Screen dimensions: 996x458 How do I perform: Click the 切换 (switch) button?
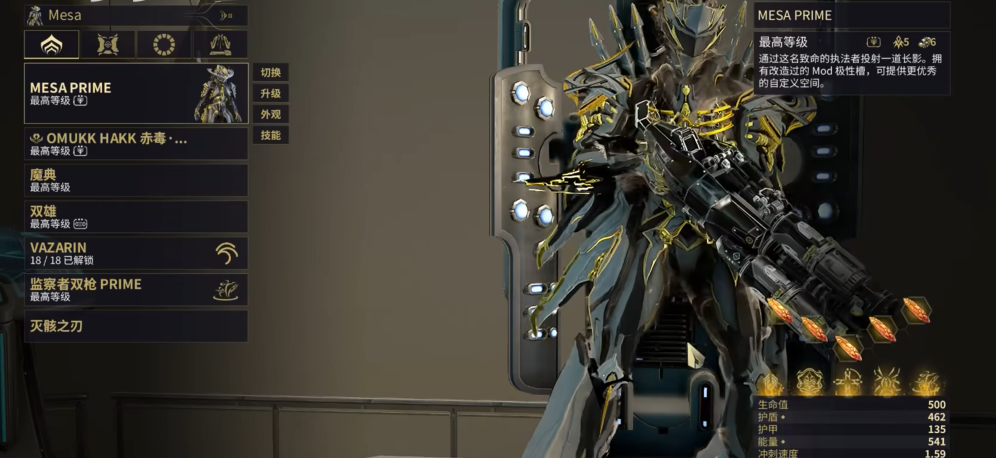(x=270, y=72)
